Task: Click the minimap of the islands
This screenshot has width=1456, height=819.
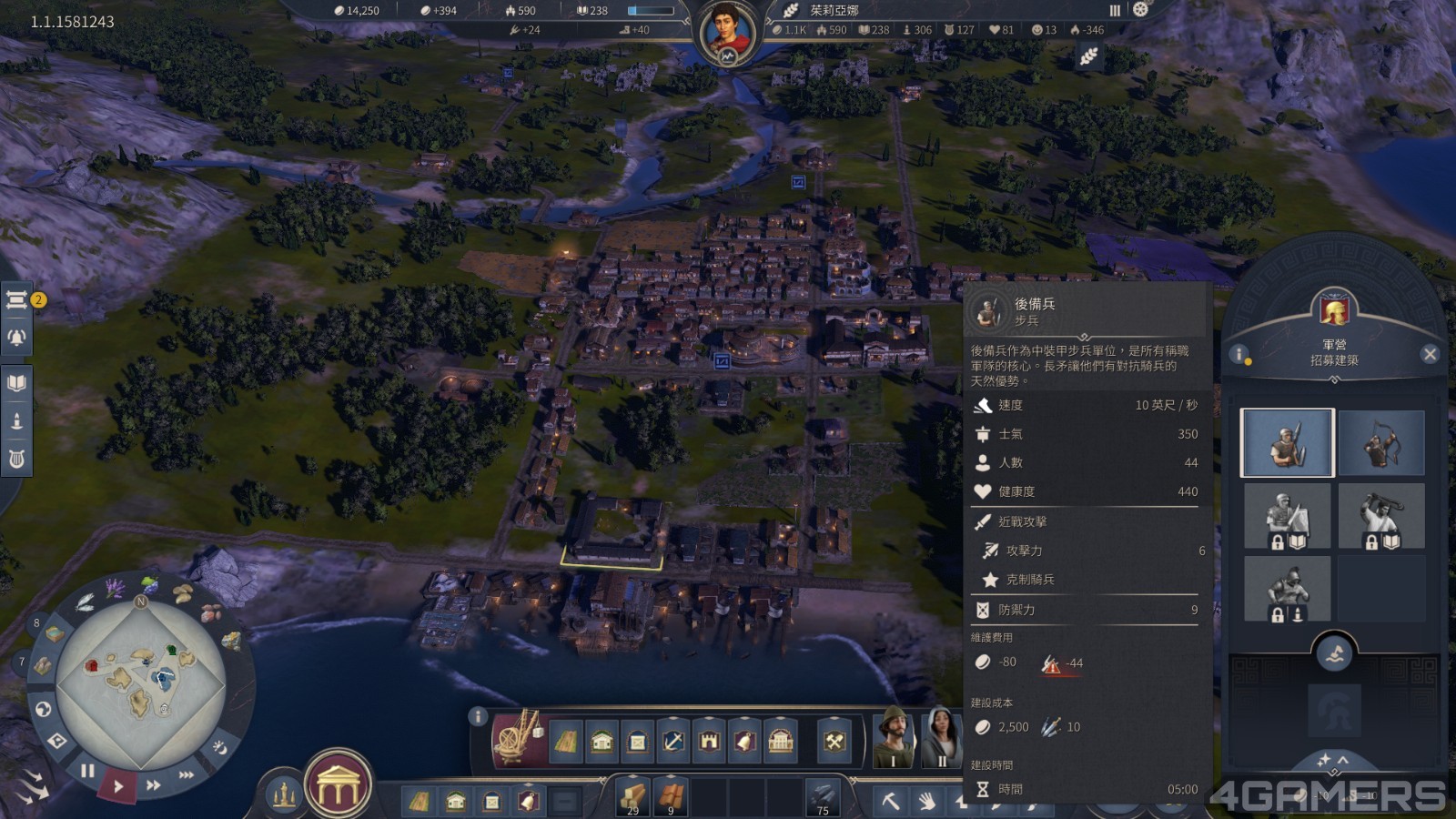Action: click(141, 681)
